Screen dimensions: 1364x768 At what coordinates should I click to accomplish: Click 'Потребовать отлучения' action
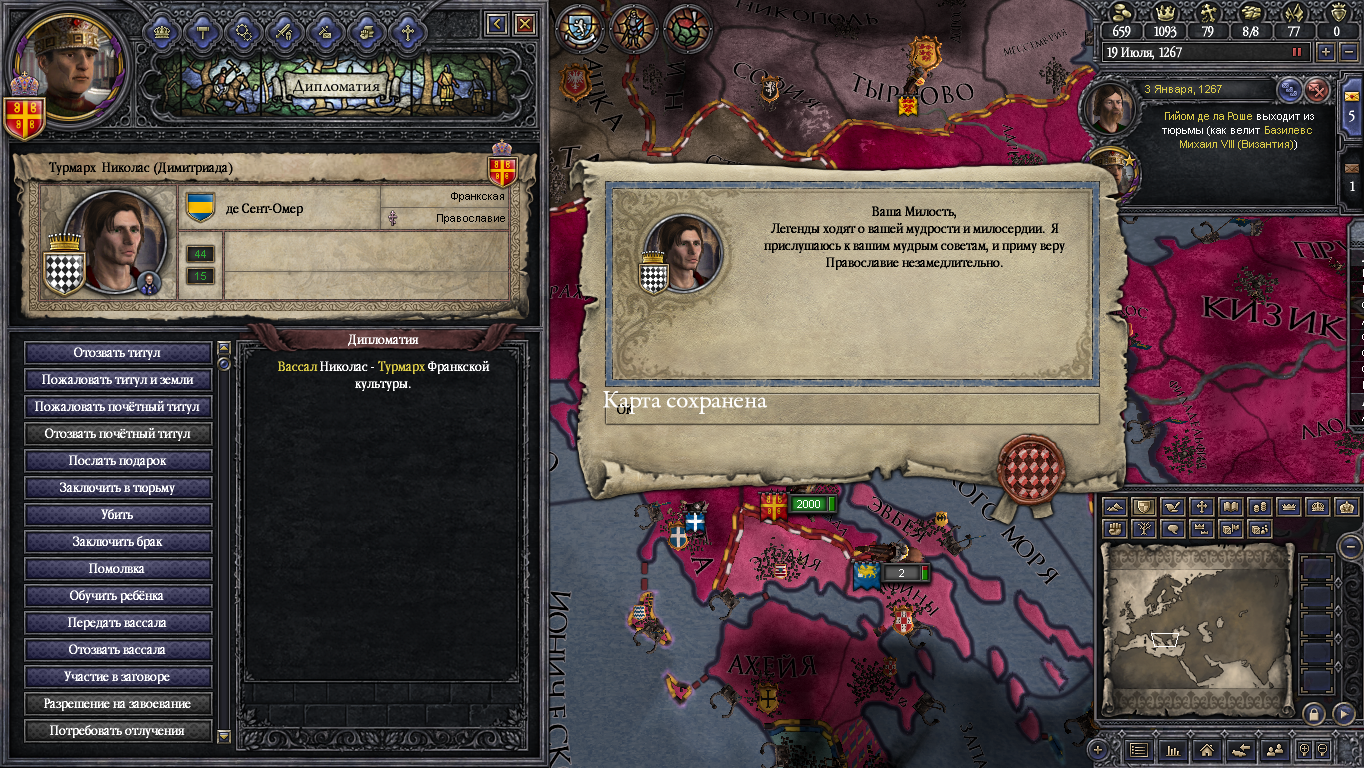pos(117,731)
